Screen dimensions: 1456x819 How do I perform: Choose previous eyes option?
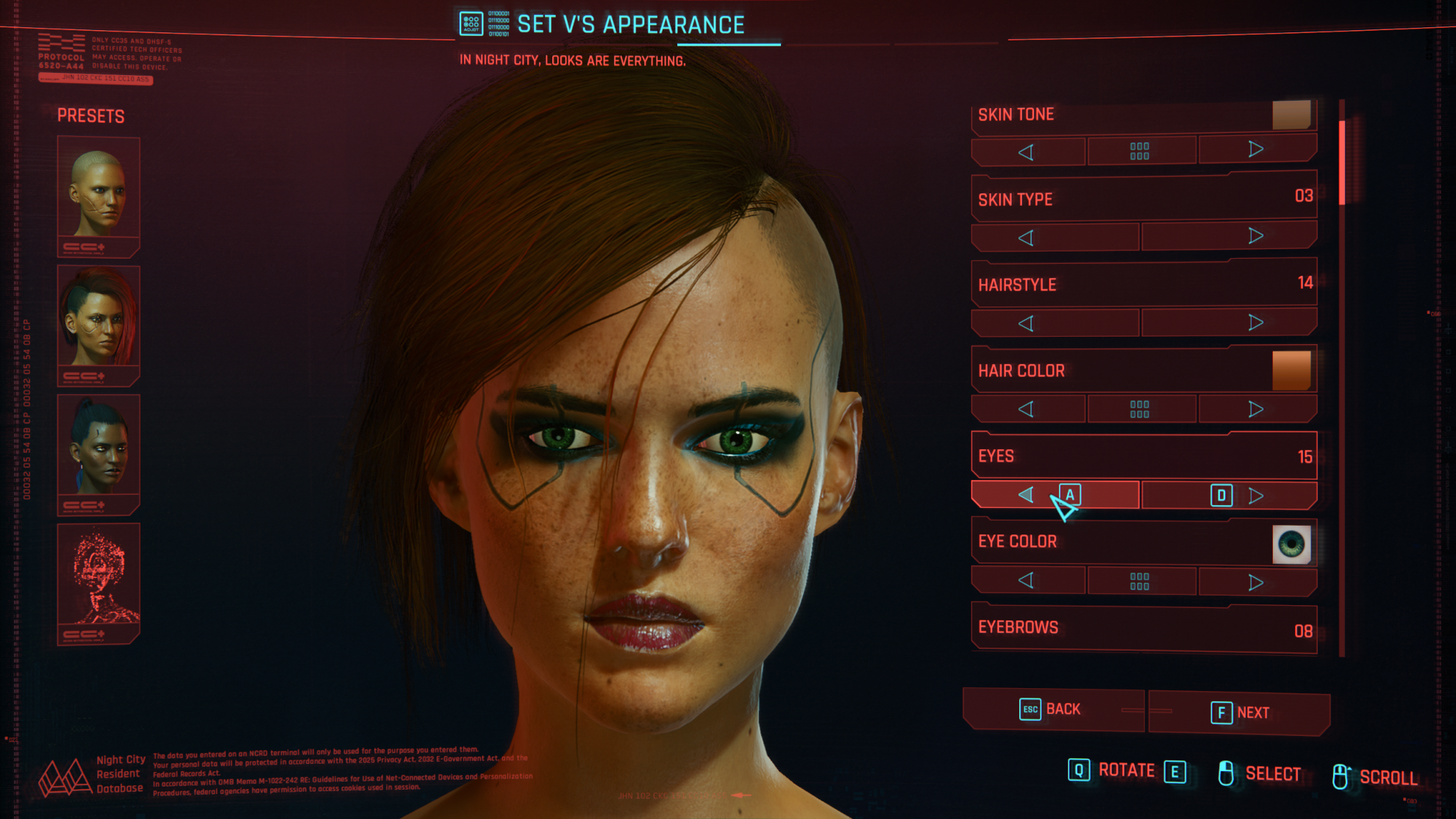(x=1027, y=495)
